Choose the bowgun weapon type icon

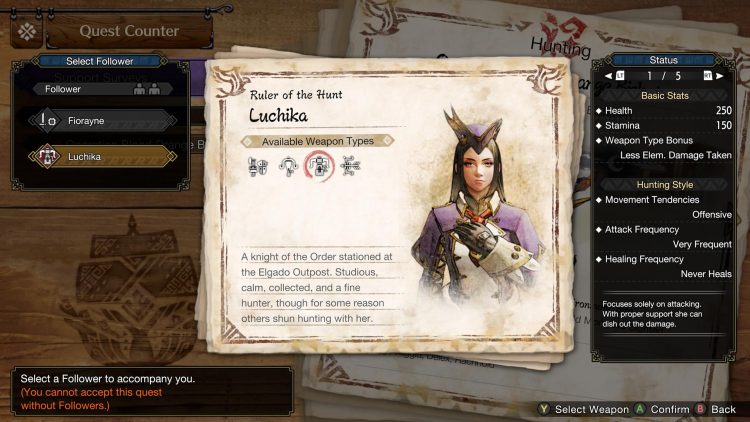pyautogui.click(x=350, y=167)
